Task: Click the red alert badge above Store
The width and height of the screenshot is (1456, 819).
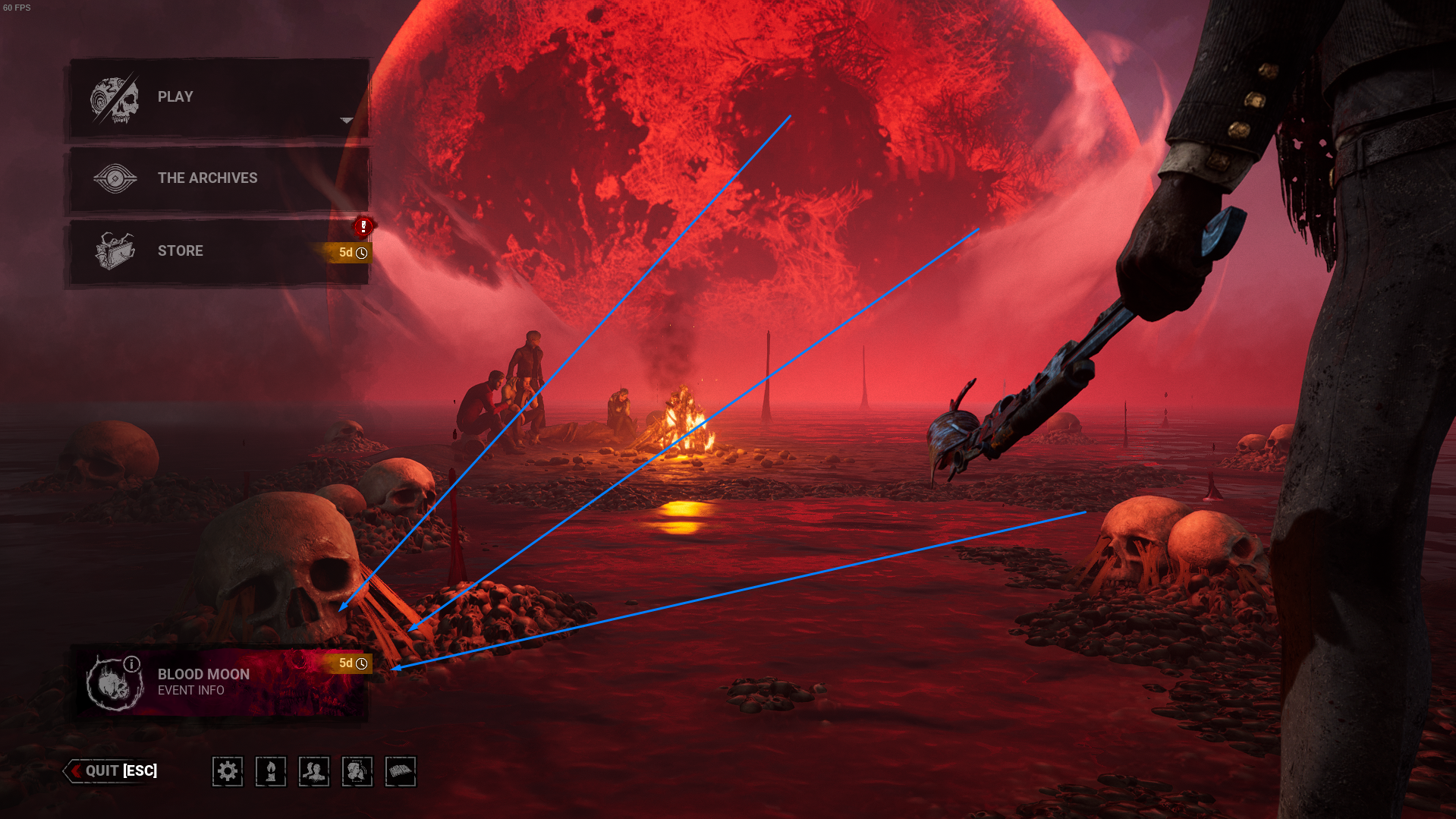Action: click(x=363, y=226)
